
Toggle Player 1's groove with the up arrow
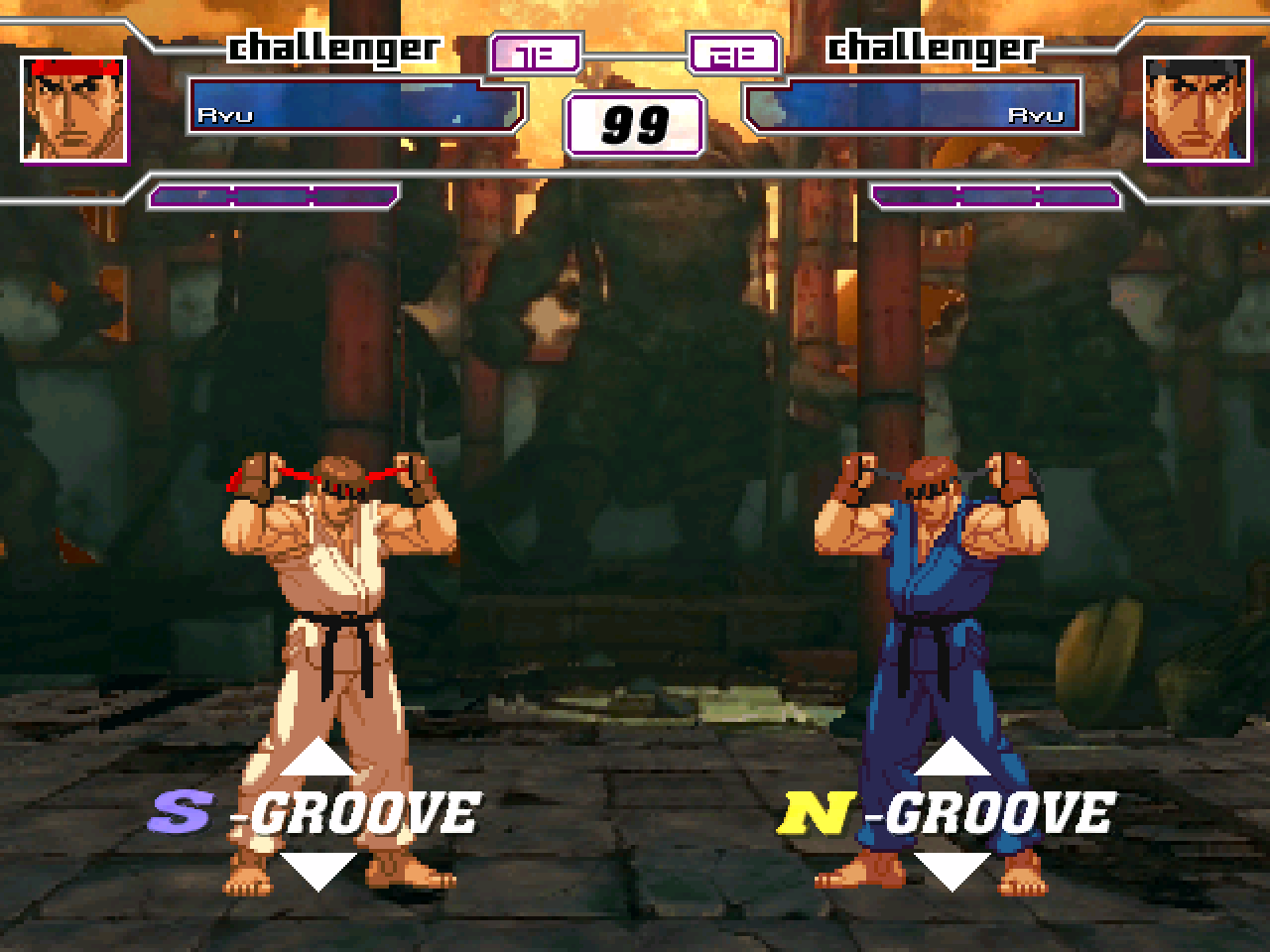coord(317,759)
